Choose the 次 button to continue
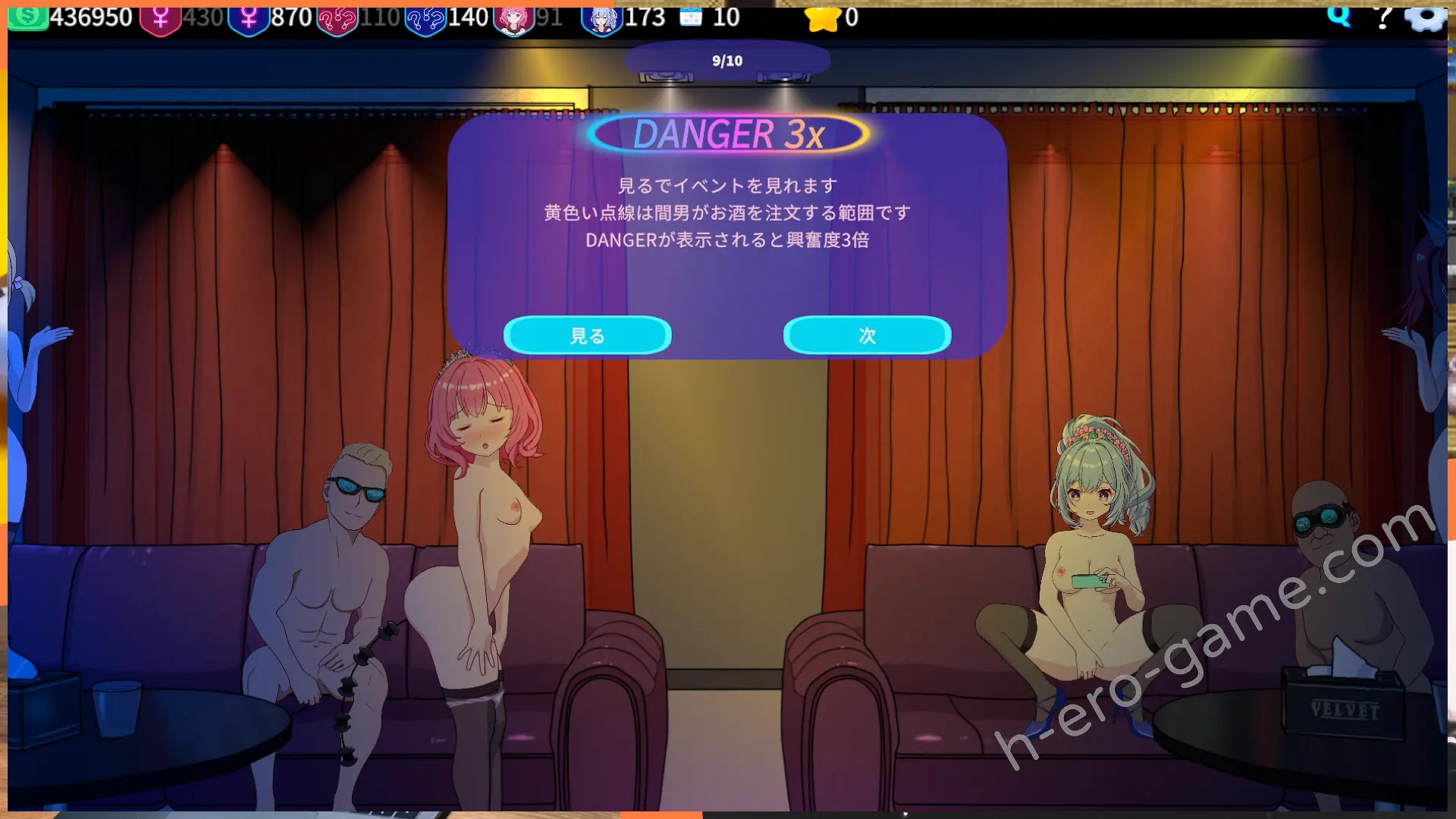The width and height of the screenshot is (1456, 819). click(x=867, y=335)
